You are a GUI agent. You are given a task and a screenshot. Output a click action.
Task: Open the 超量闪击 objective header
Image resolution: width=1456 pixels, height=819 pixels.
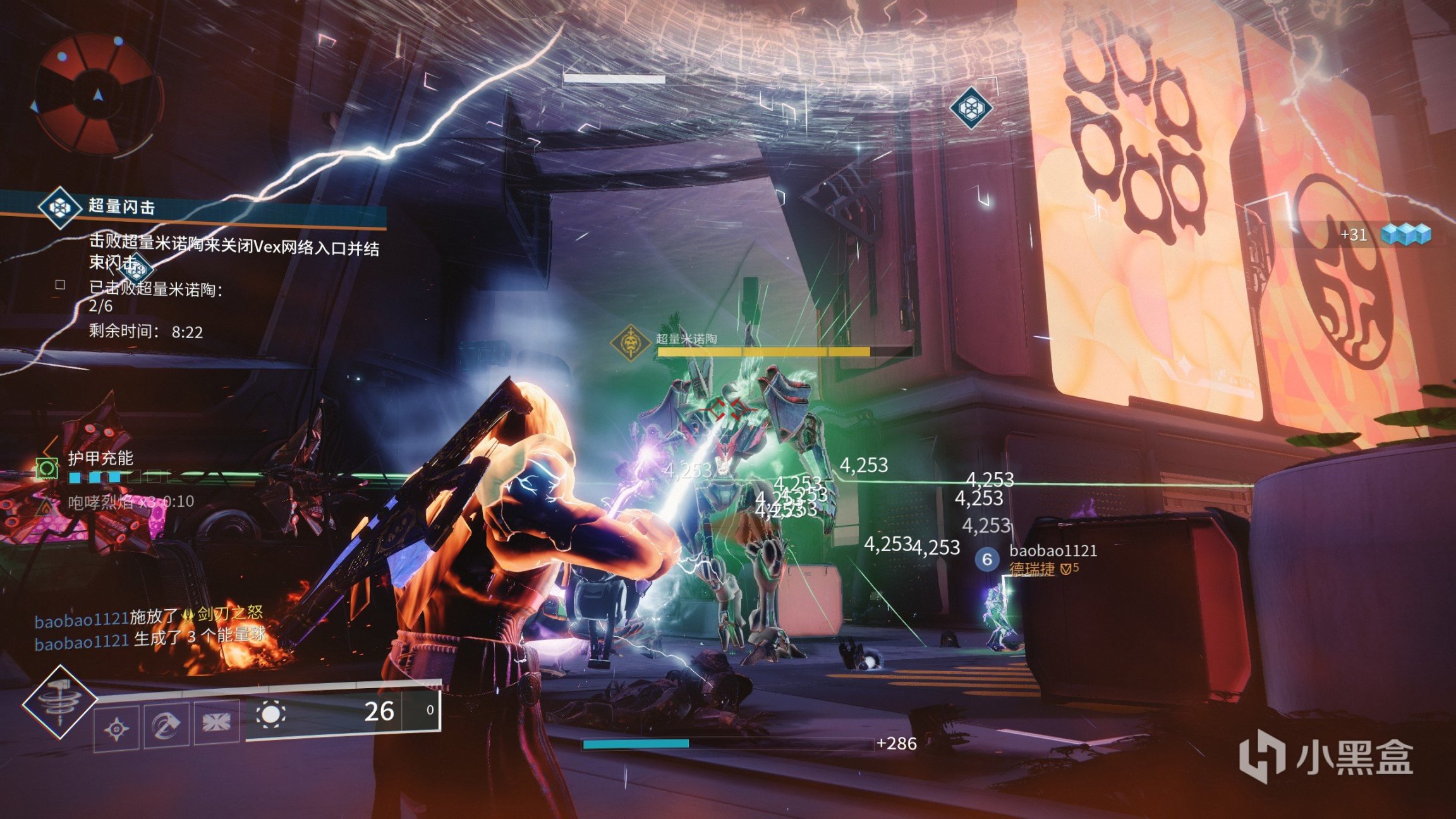point(121,207)
